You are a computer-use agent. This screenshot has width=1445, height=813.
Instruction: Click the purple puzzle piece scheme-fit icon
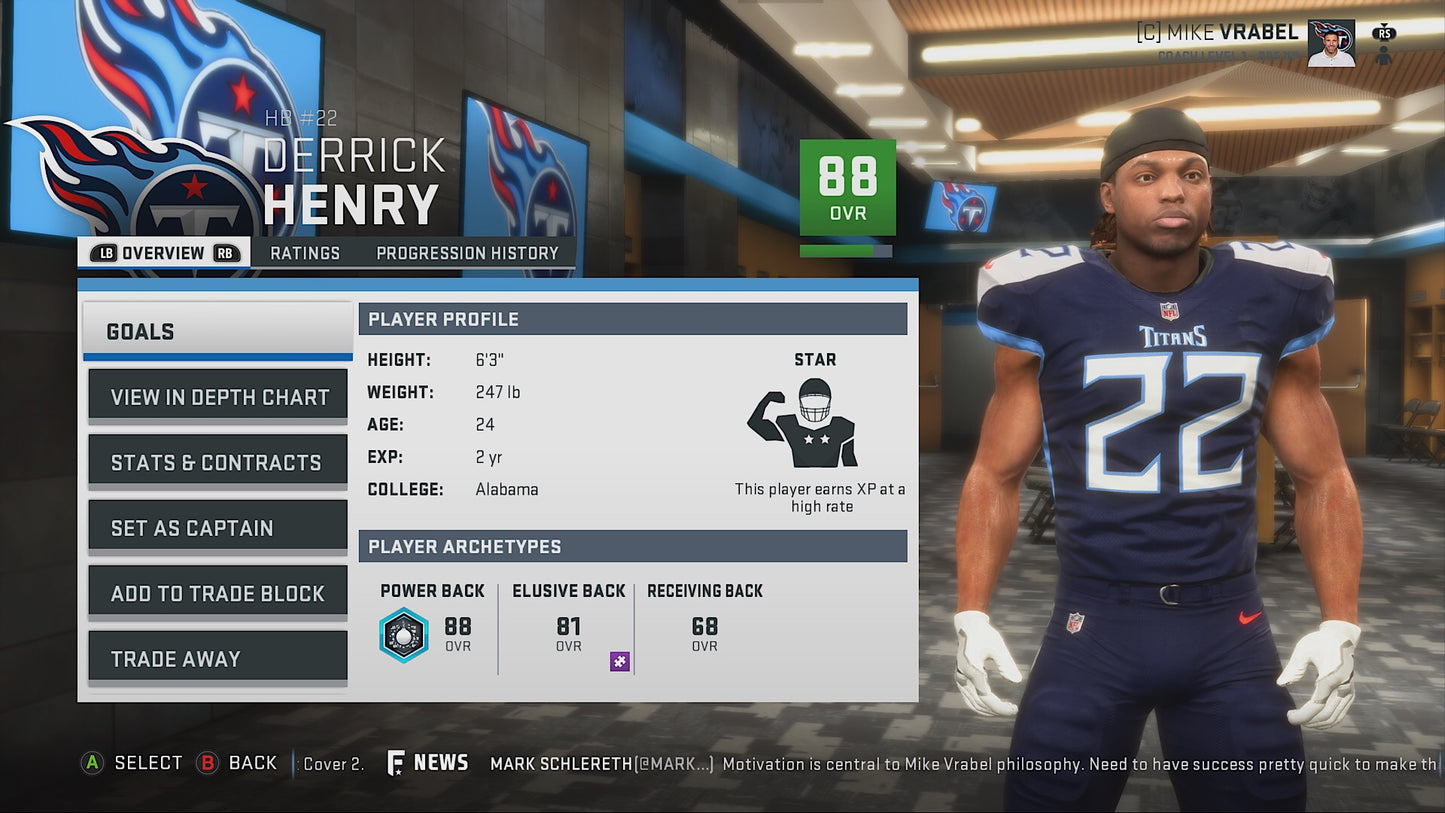coord(620,661)
